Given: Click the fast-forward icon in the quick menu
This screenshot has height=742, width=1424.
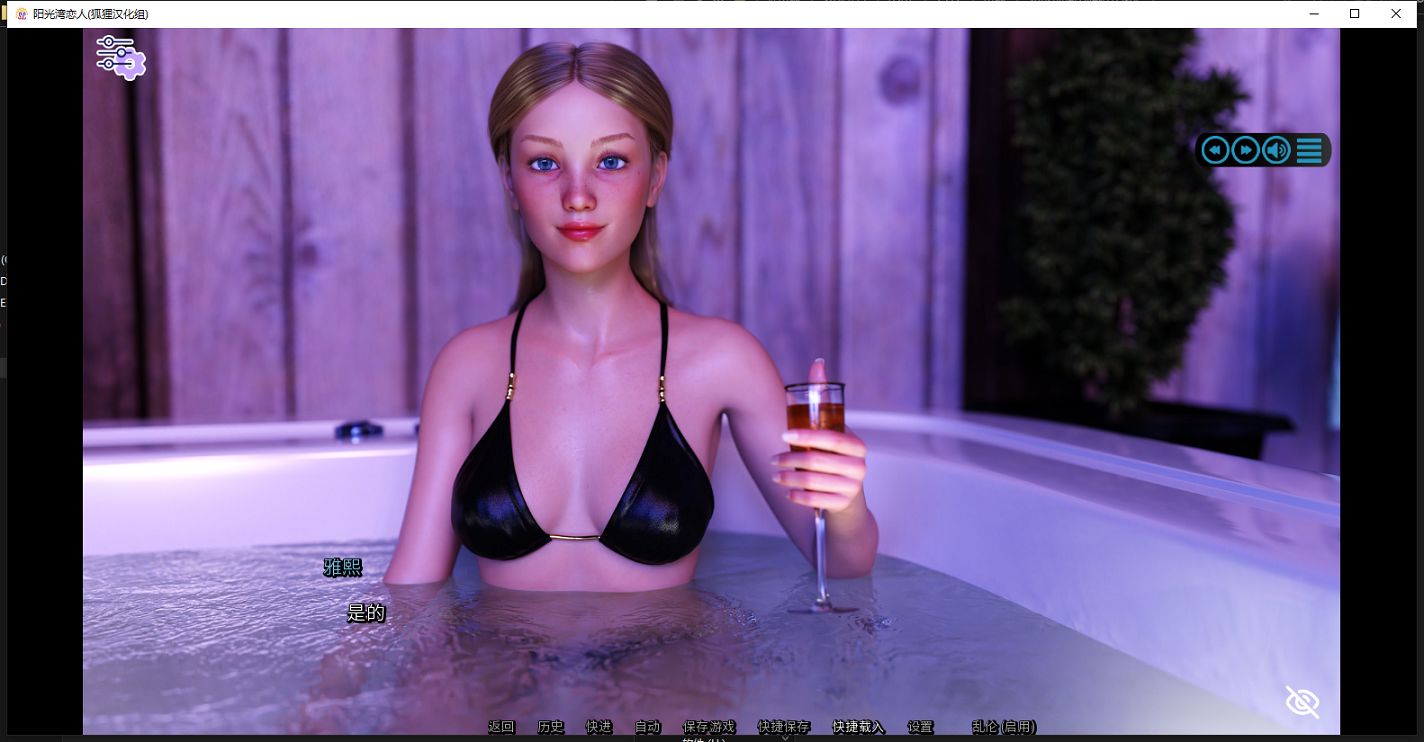Looking at the screenshot, I should coord(1245,149).
